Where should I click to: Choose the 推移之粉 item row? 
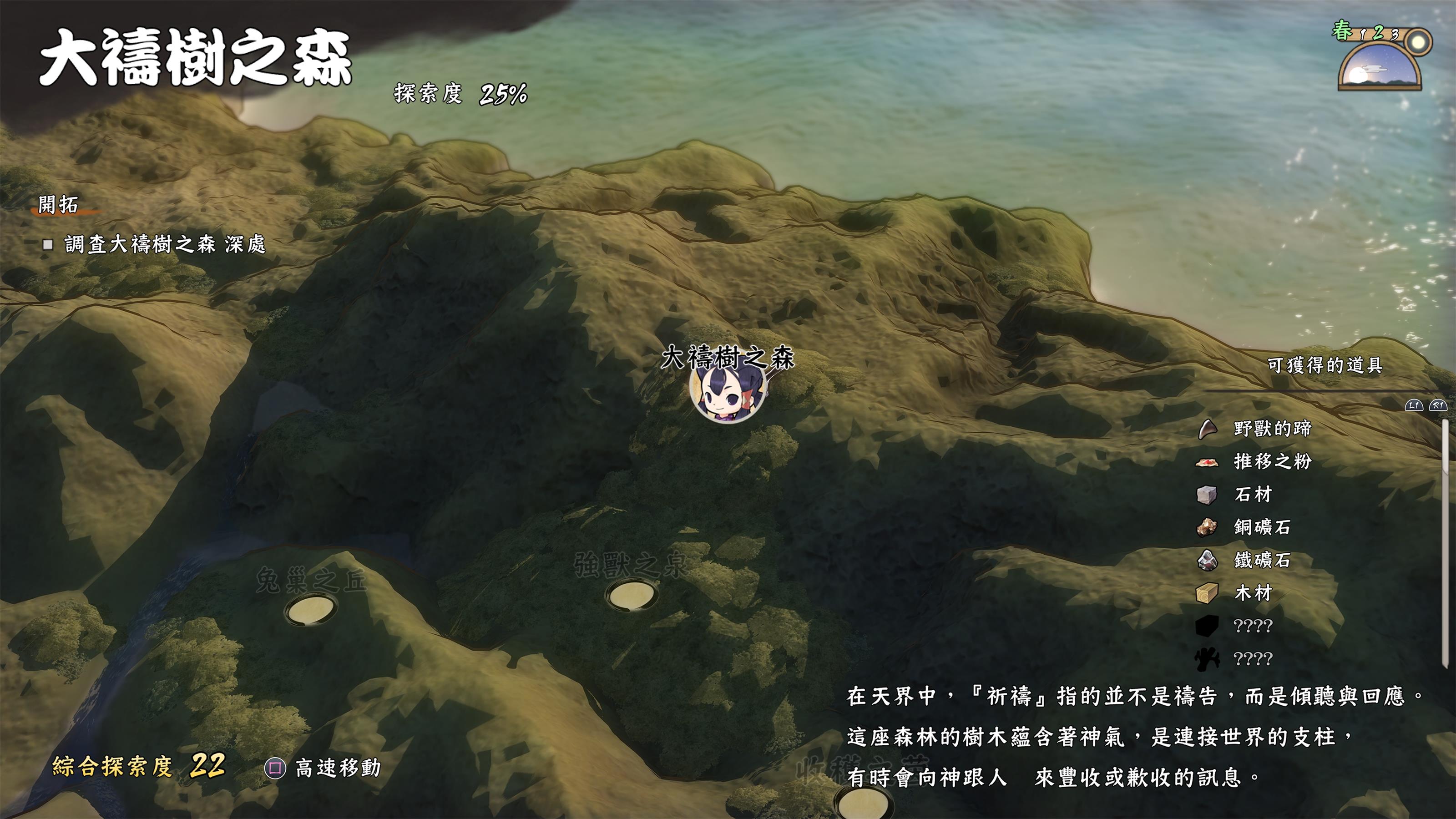[1272, 461]
